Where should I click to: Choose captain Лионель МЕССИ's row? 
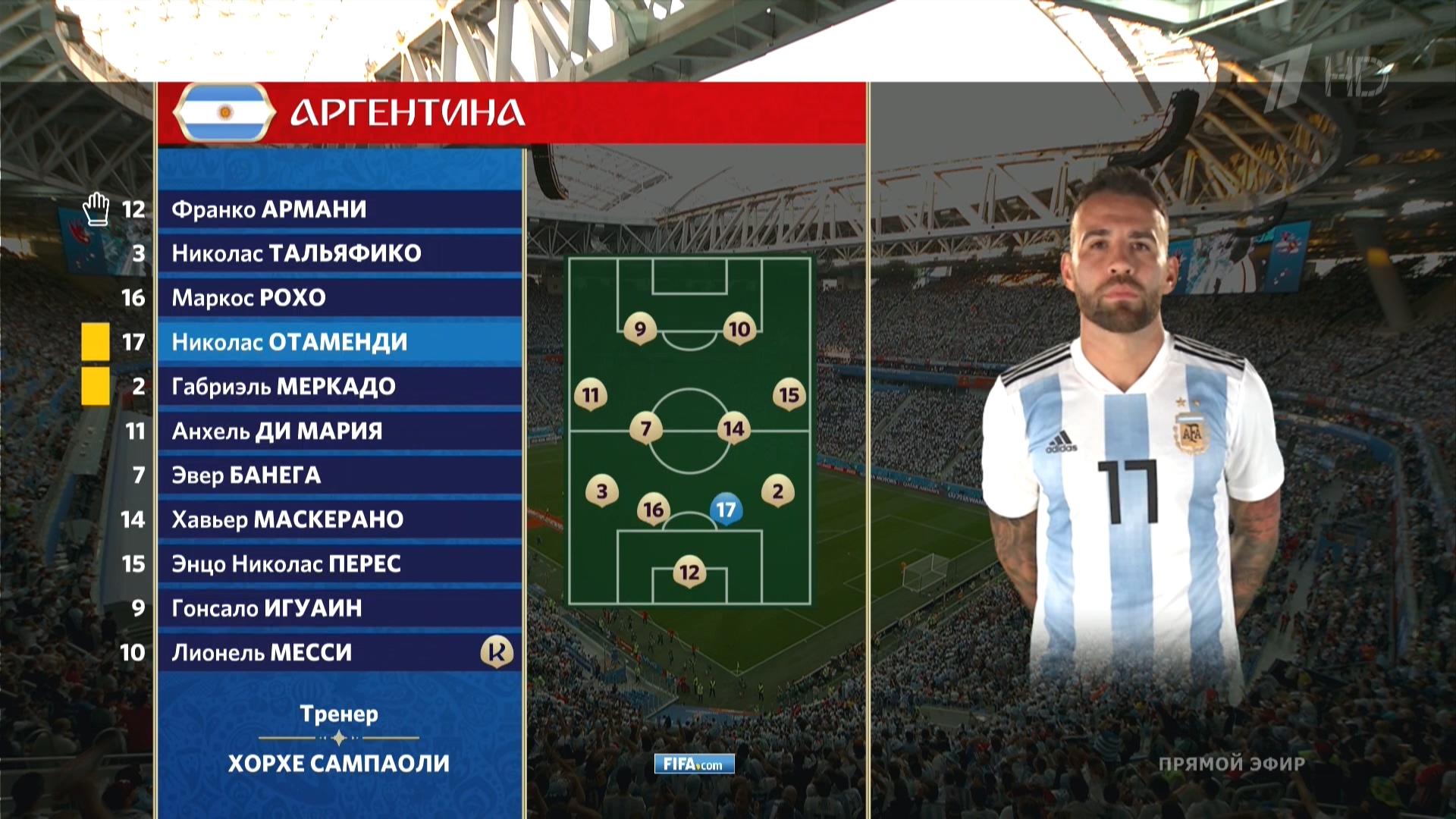pyautogui.click(x=340, y=652)
